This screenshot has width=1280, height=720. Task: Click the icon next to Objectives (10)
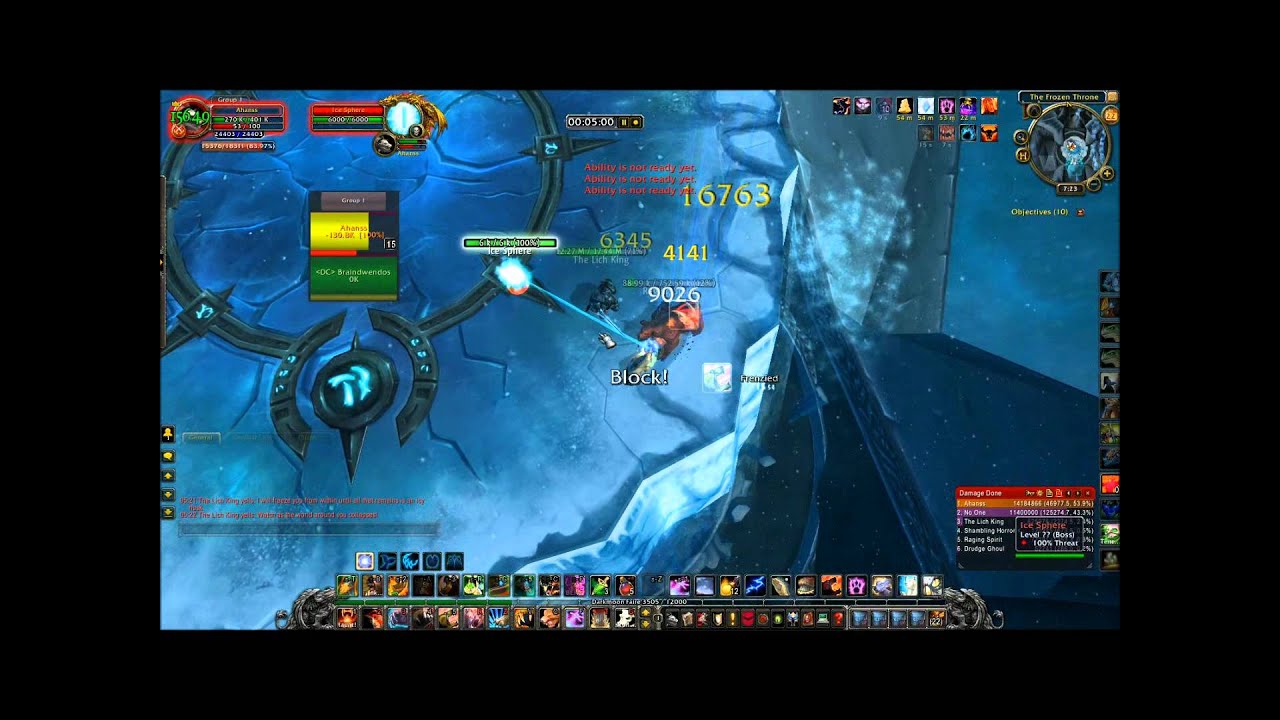click(1080, 211)
